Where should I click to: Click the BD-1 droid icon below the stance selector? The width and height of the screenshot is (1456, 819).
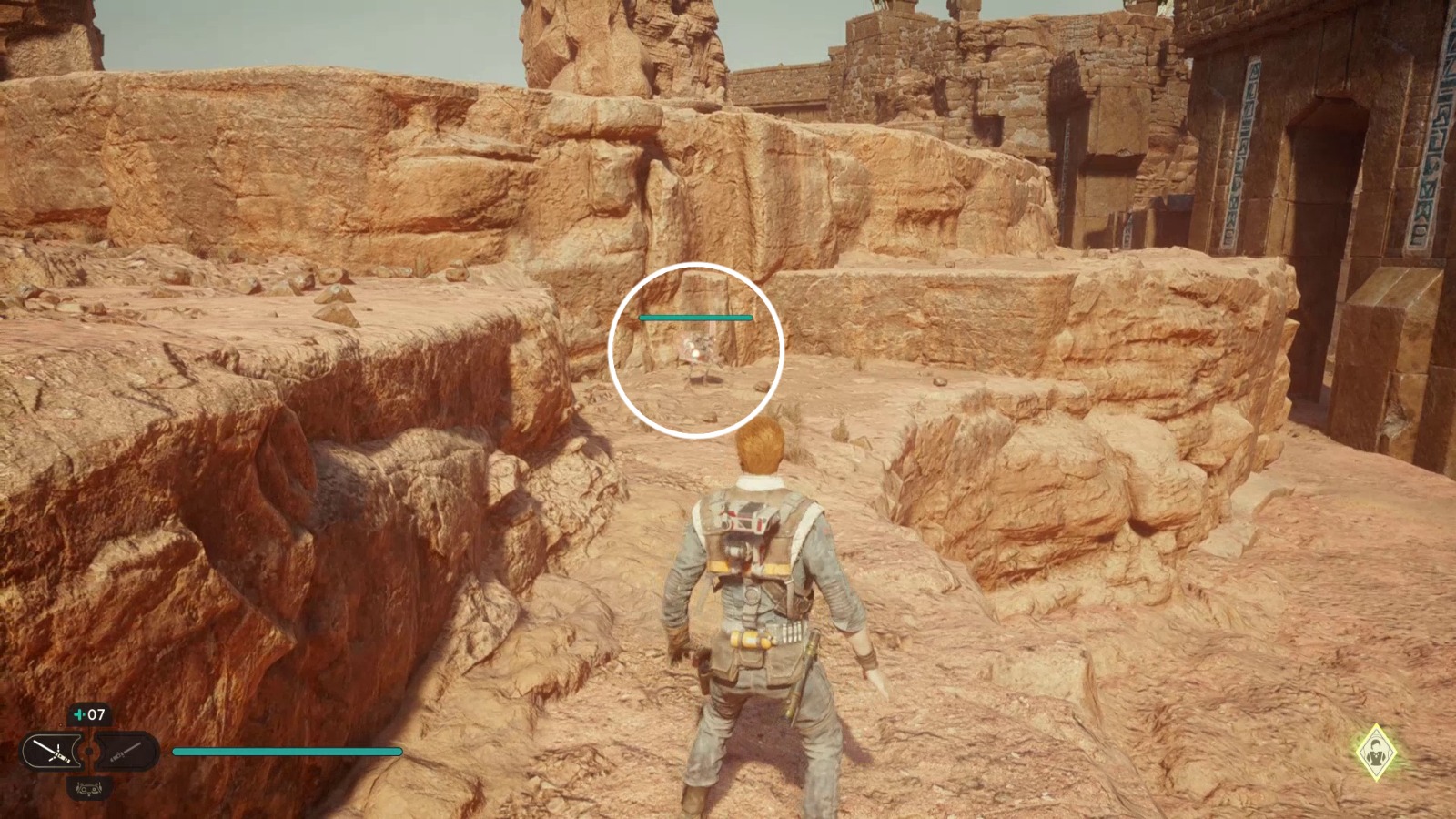(88, 788)
